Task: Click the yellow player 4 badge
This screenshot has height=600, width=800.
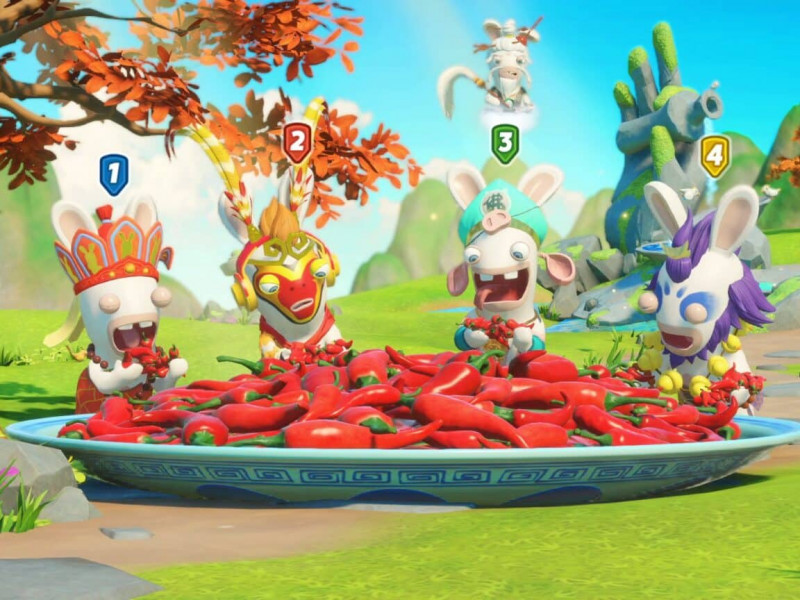Action: point(714,155)
